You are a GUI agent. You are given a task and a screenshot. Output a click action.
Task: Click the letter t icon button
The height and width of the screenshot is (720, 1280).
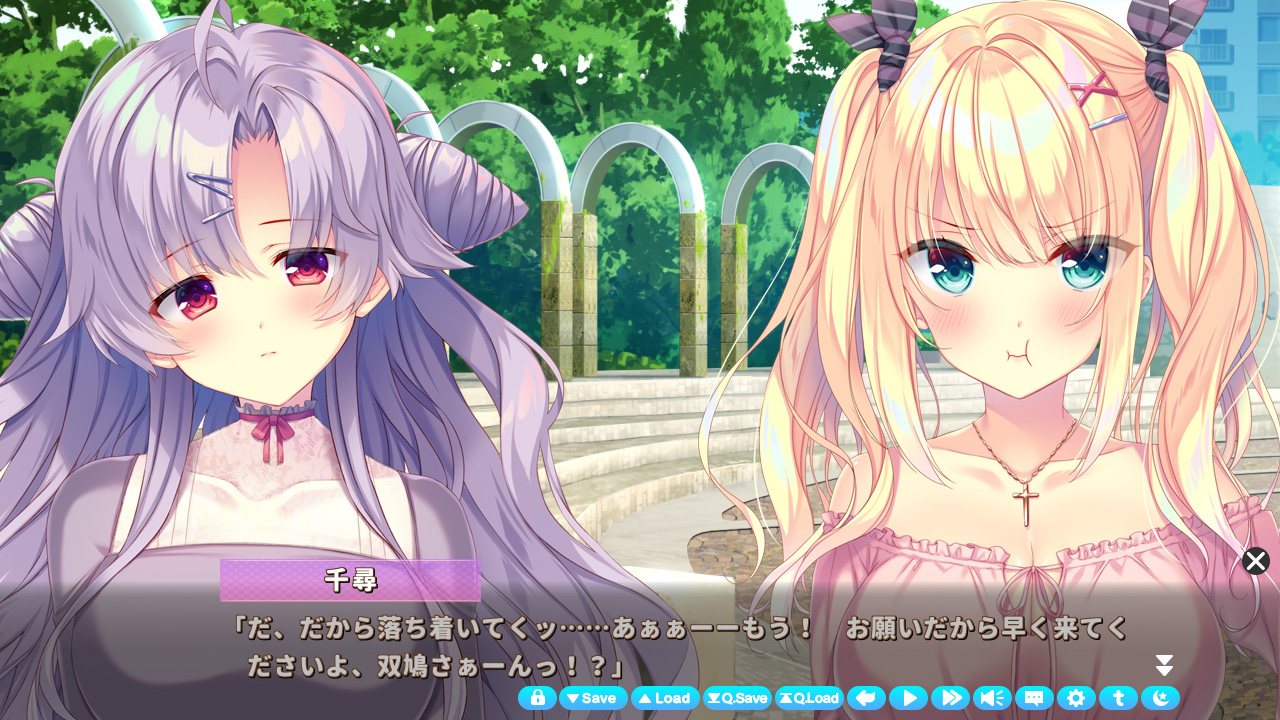[x=1118, y=698]
